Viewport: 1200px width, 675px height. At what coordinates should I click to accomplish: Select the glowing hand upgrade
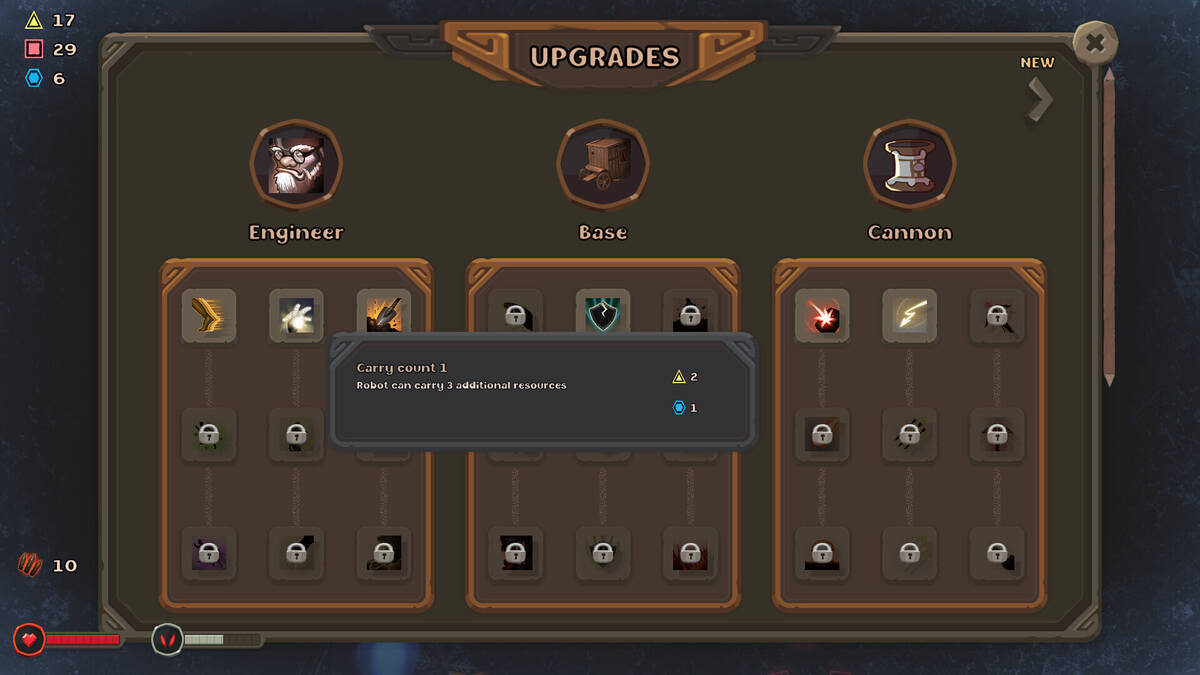click(x=296, y=315)
